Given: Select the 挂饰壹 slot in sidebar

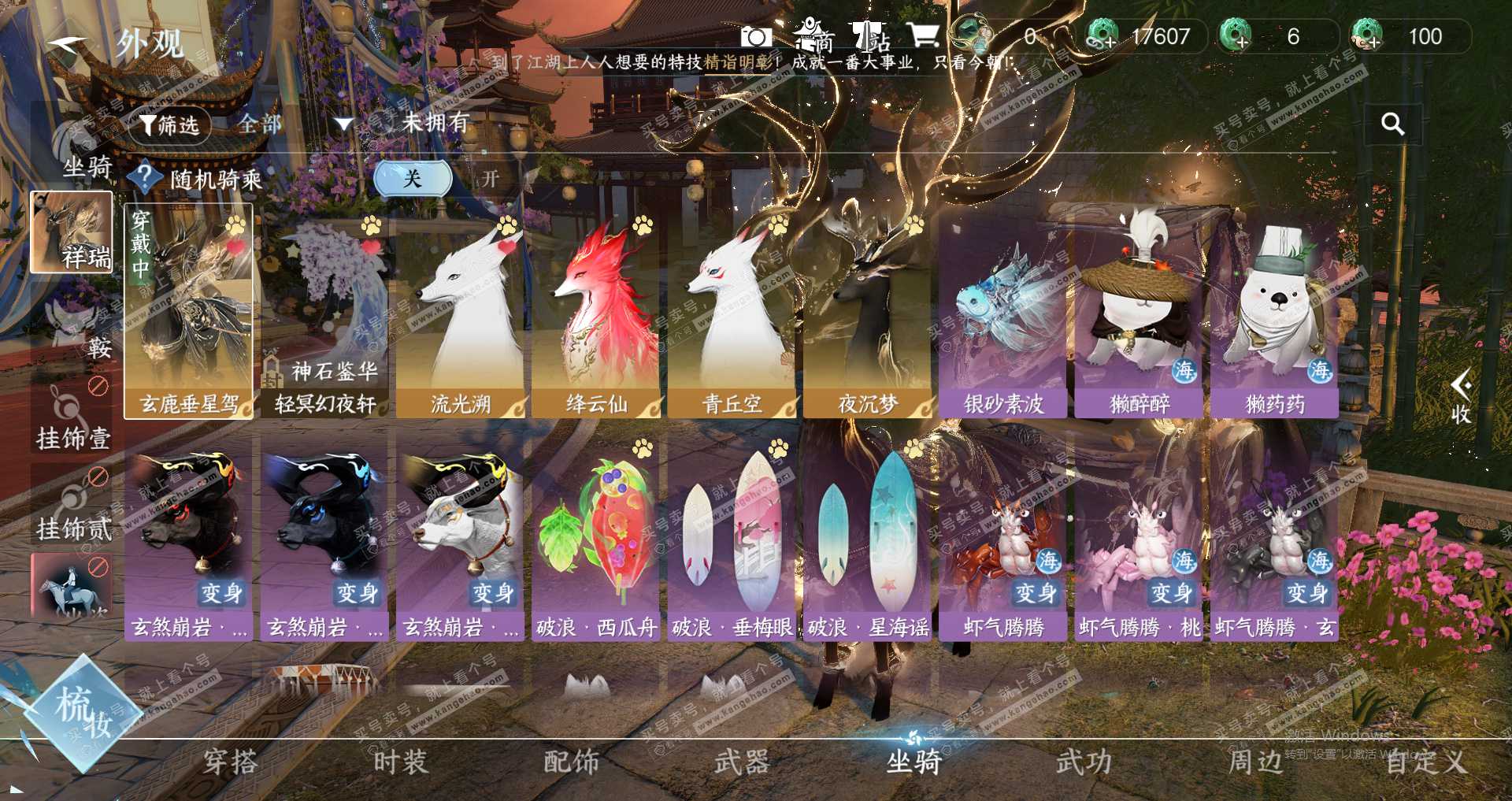Looking at the screenshot, I should pos(72,416).
